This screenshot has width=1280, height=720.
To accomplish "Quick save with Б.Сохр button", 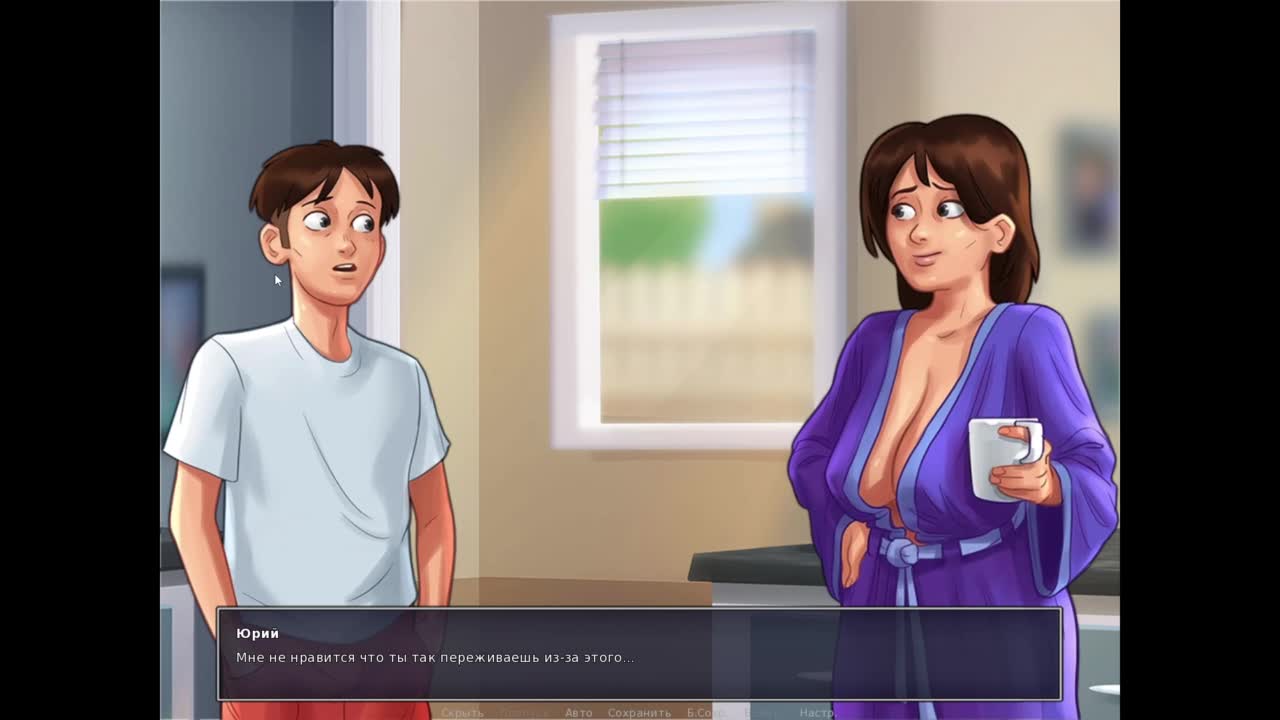I will (706, 712).
